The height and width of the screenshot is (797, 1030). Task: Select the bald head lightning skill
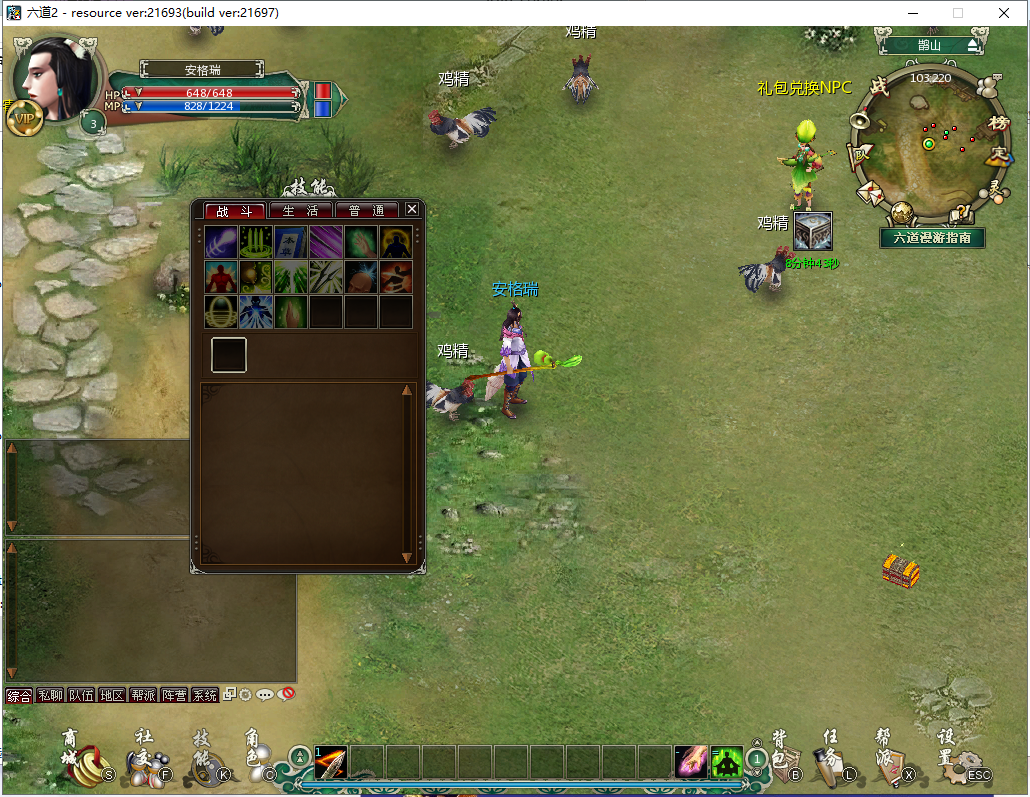click(360, 277)
